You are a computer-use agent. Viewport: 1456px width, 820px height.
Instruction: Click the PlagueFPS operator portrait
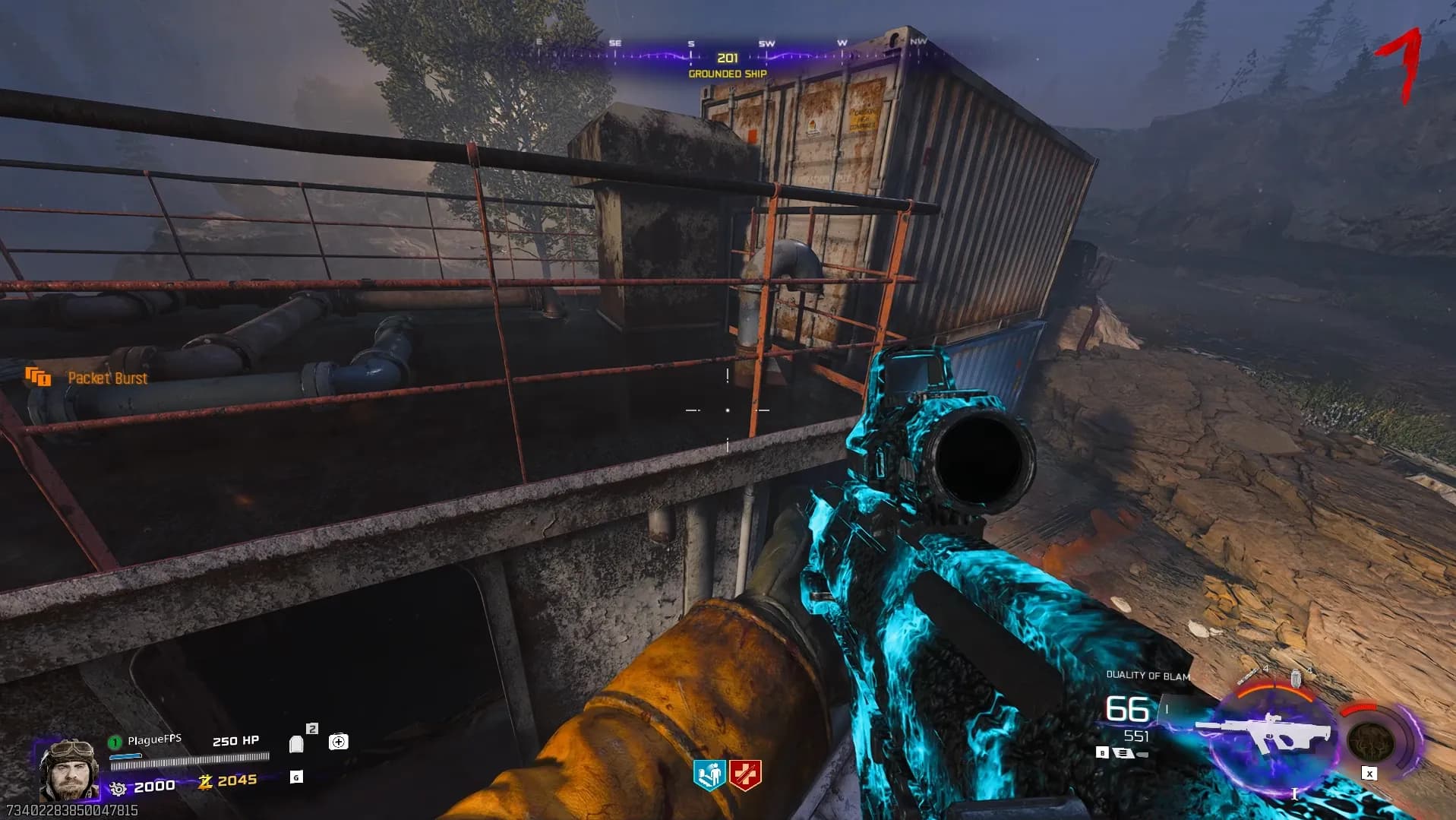[x=68, y=769]
